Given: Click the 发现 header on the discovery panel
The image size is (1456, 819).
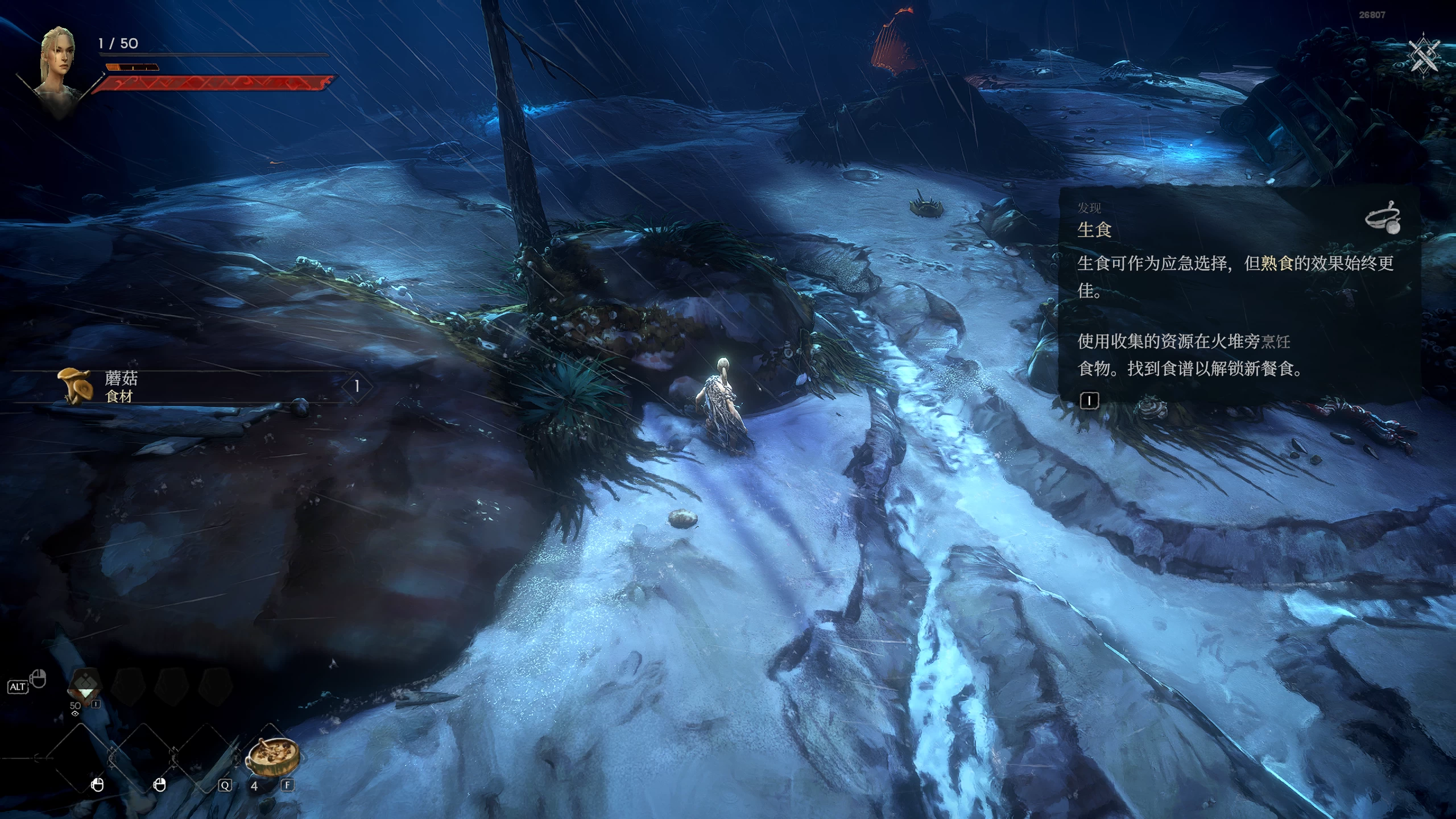Looking at the screenshot, I should [x=1090, y=209].
